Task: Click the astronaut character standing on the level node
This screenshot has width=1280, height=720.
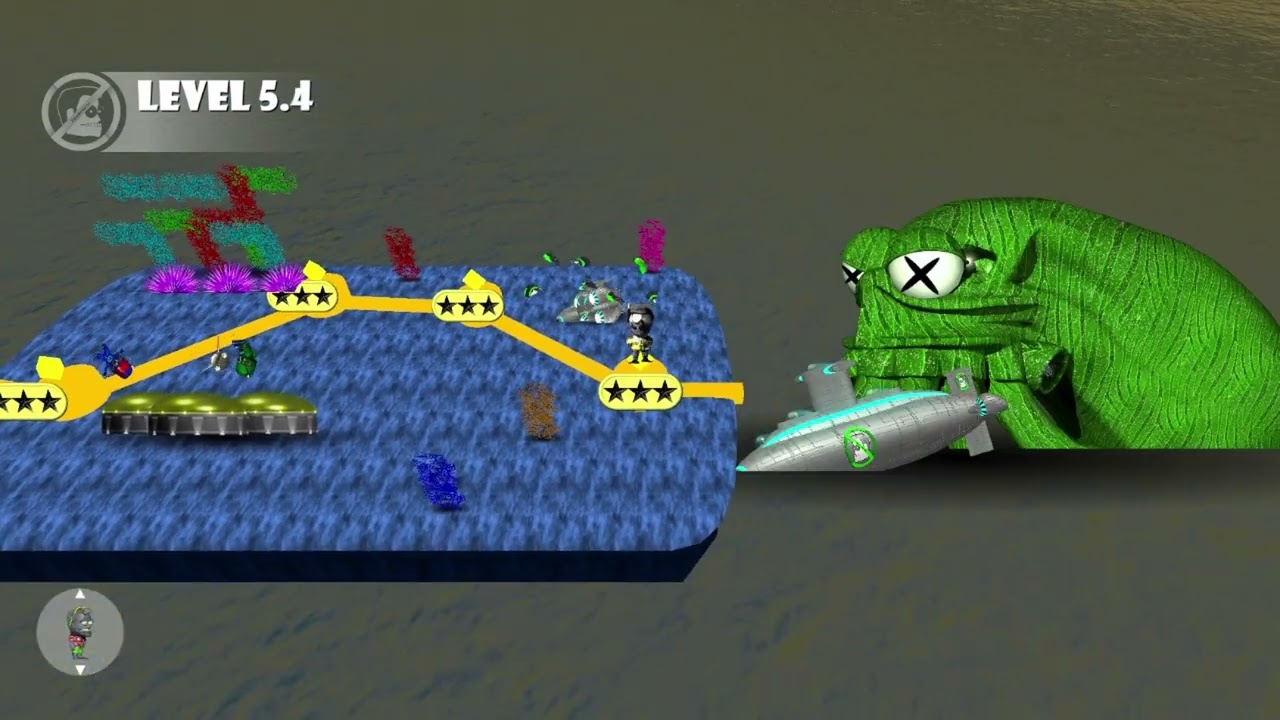Action: point(641,335)
